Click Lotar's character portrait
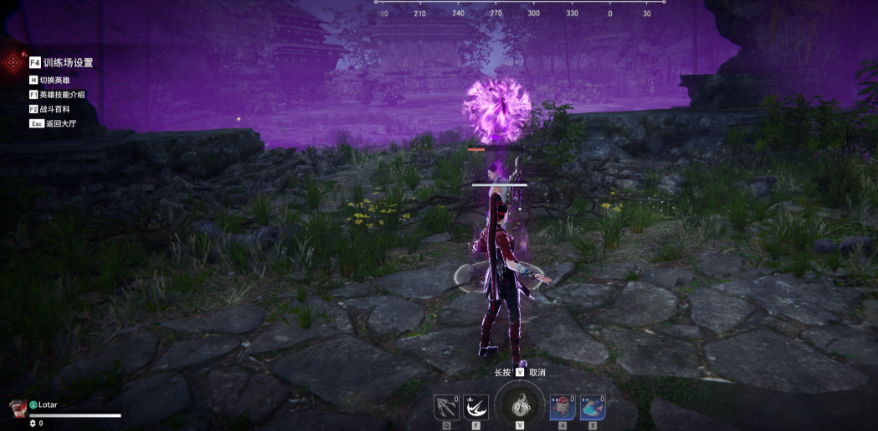 tap(17, 407)
